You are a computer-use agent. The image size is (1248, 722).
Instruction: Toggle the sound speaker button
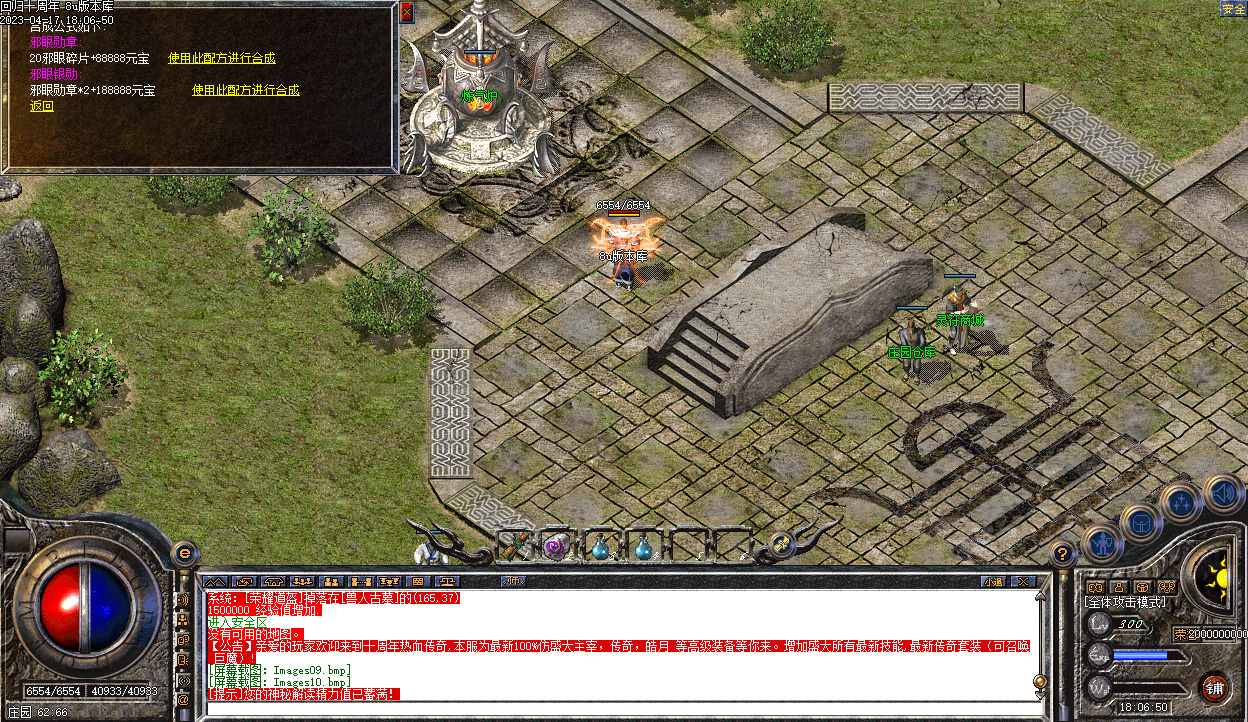[x=1222, y=492]
